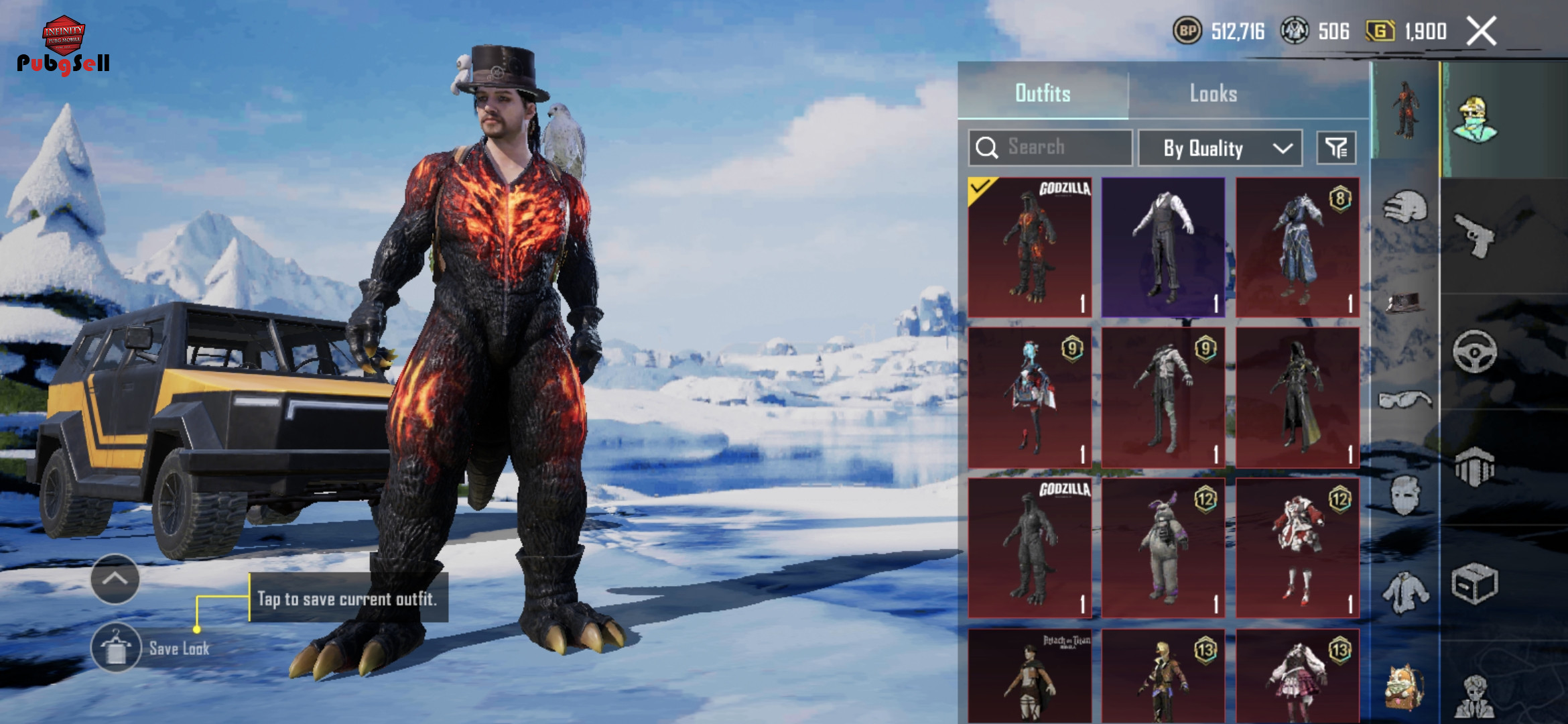1568x724 pixels.
Task: Open the helmet category
Action: point(1404,207)
